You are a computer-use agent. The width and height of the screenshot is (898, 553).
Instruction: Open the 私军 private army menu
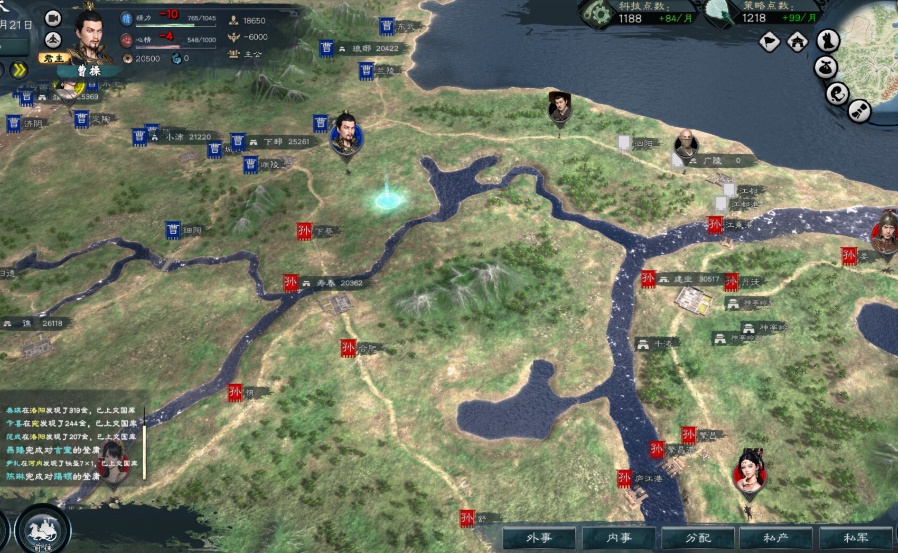855,538
